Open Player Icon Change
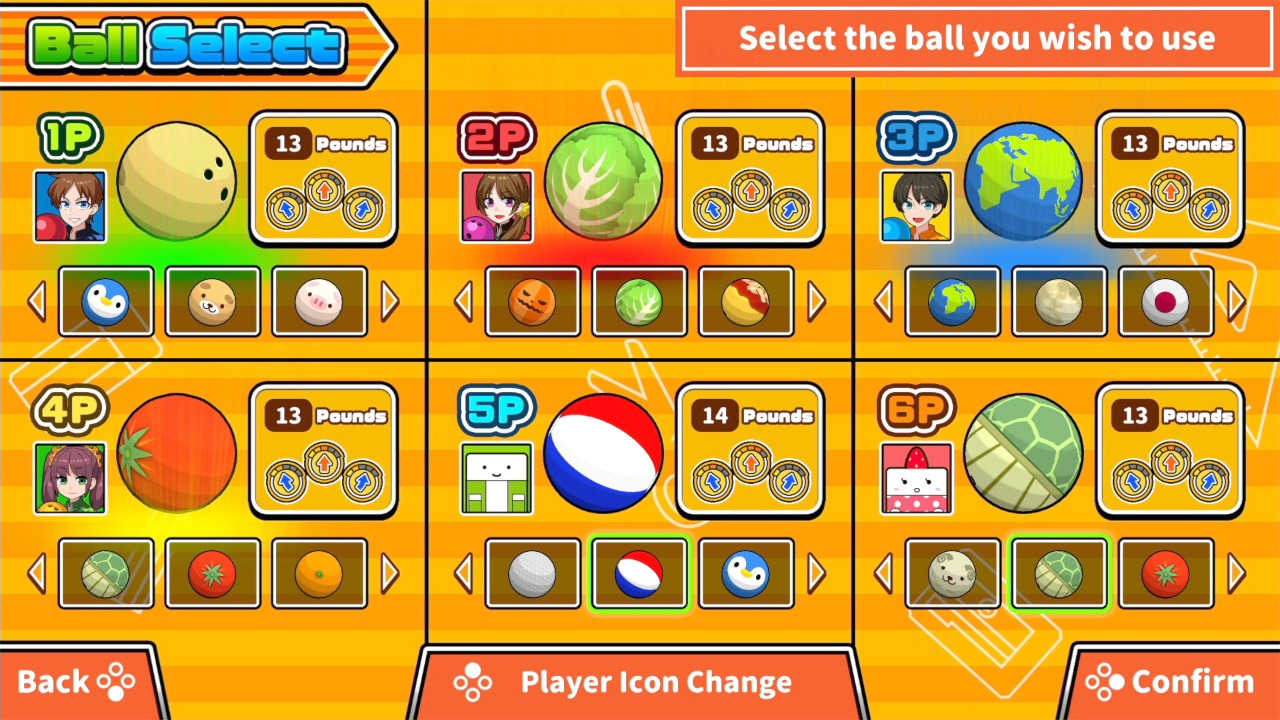This screenshot has width=1280, height=720. click(x=655, y=682)
